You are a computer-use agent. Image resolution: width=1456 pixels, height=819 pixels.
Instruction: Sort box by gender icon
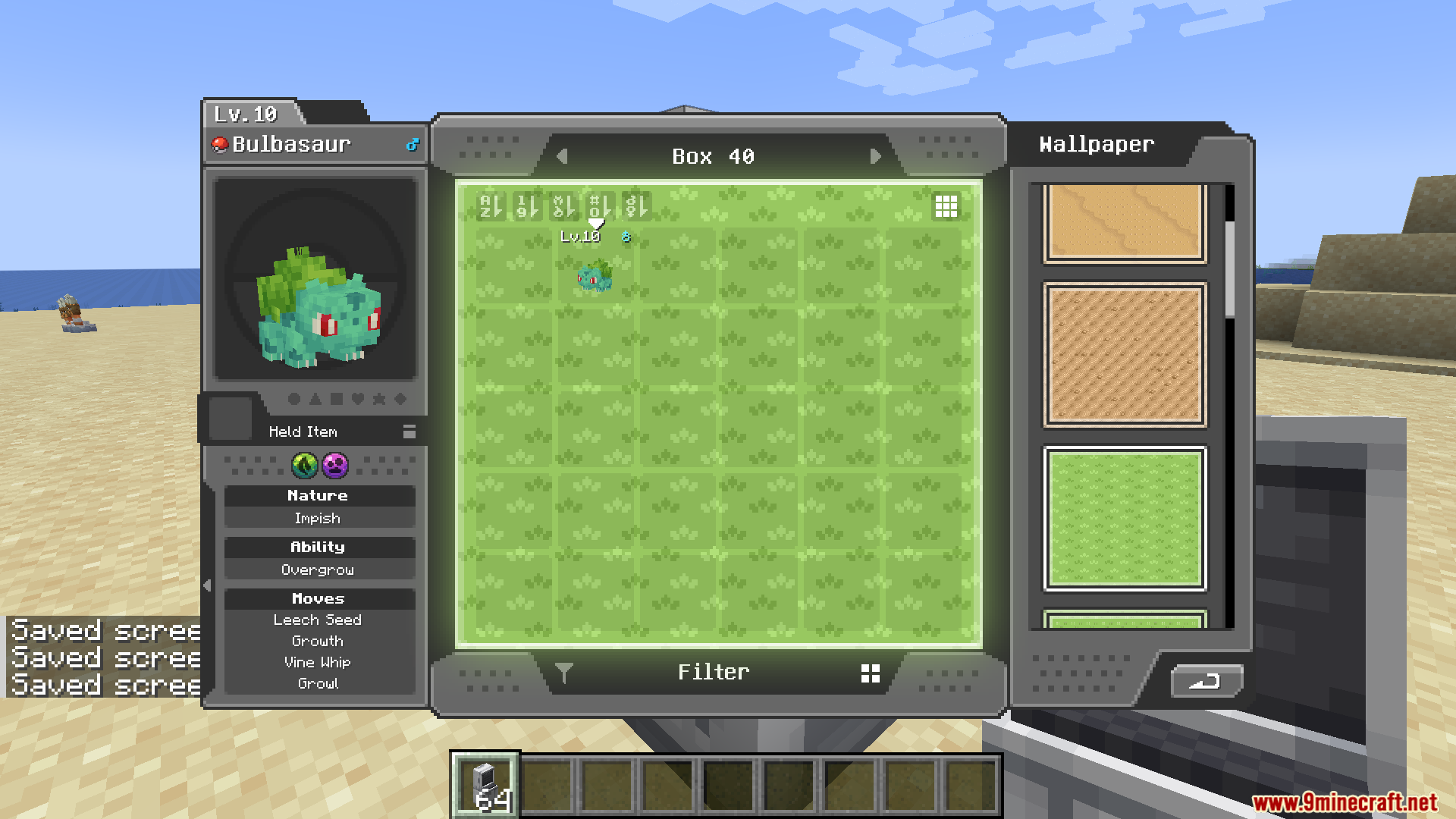click(636, 205)
